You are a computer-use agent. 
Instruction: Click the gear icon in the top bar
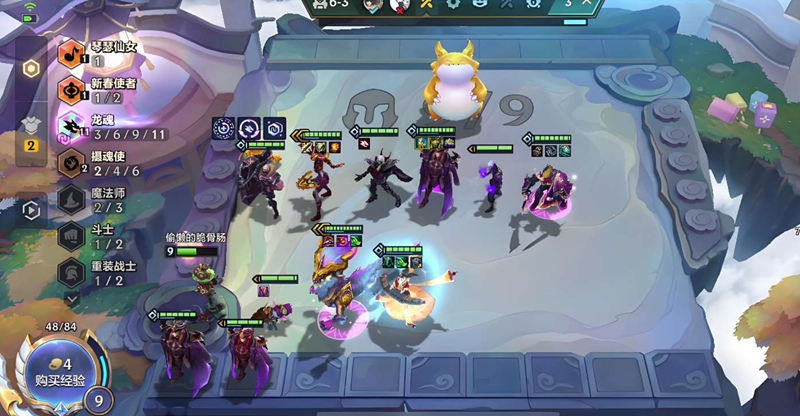coord(453,5)
